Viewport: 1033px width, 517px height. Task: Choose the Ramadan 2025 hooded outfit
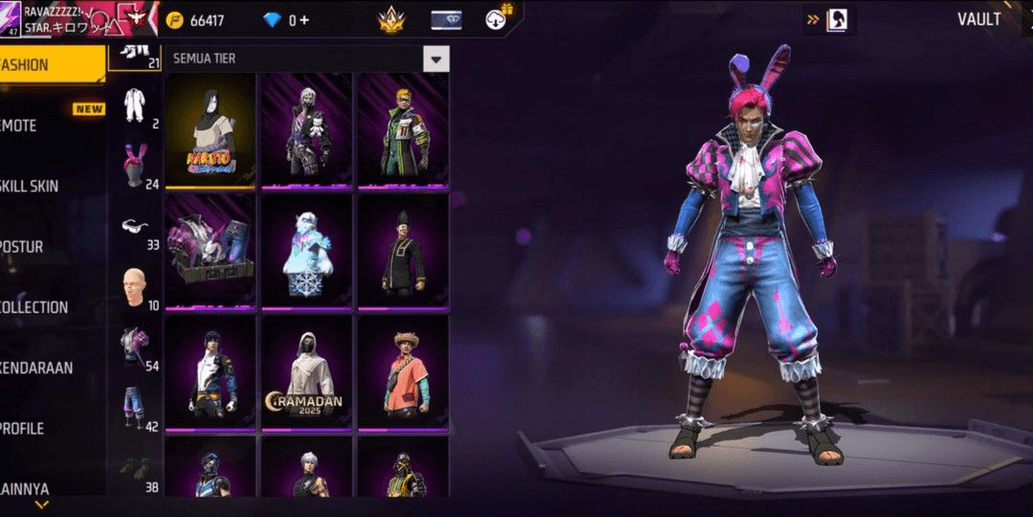pyautogui.click(x=305, y=373)
